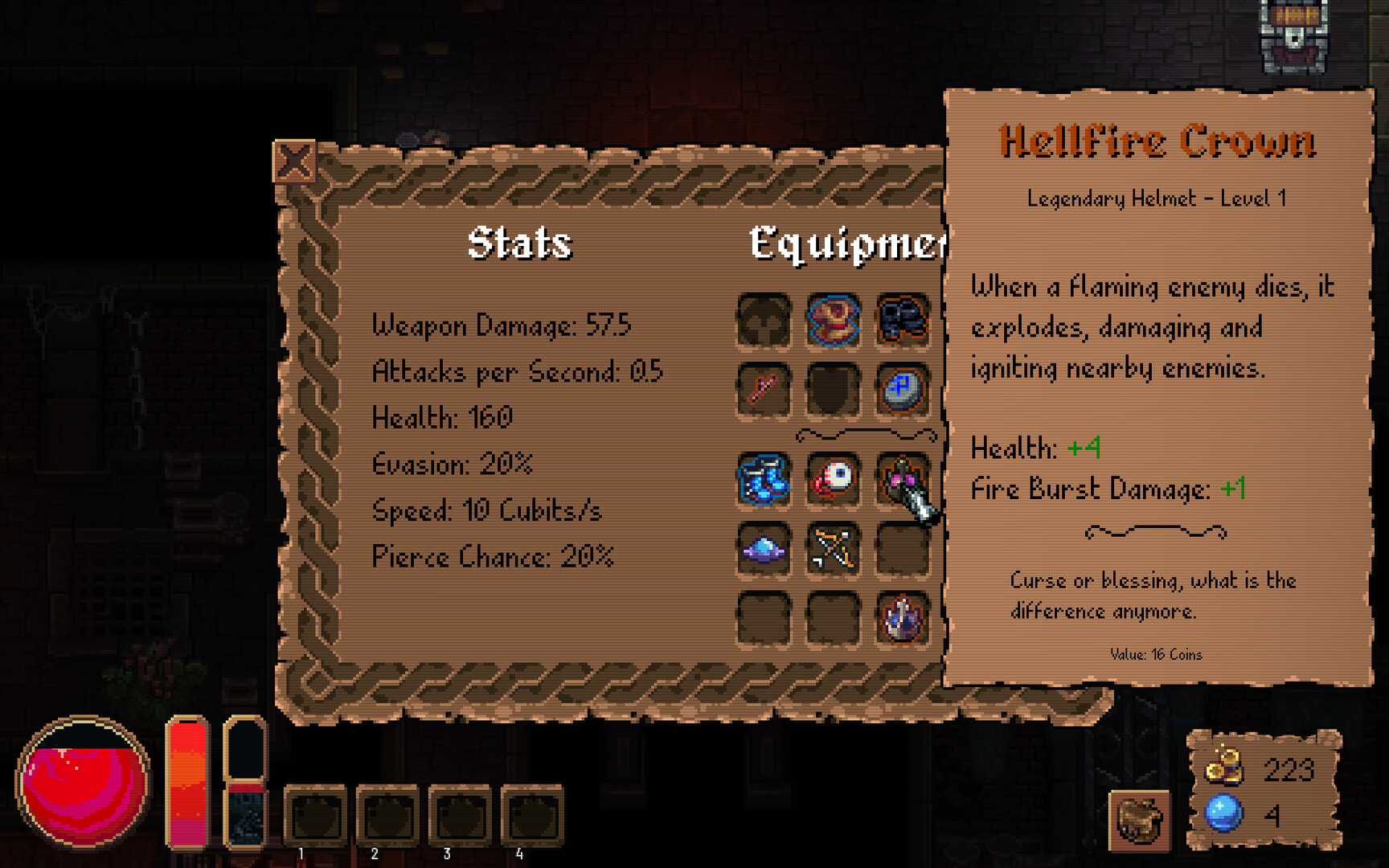The image size is (1389, 868).
Task: Open the leather bag inventory button
Action: [1139, 820]
